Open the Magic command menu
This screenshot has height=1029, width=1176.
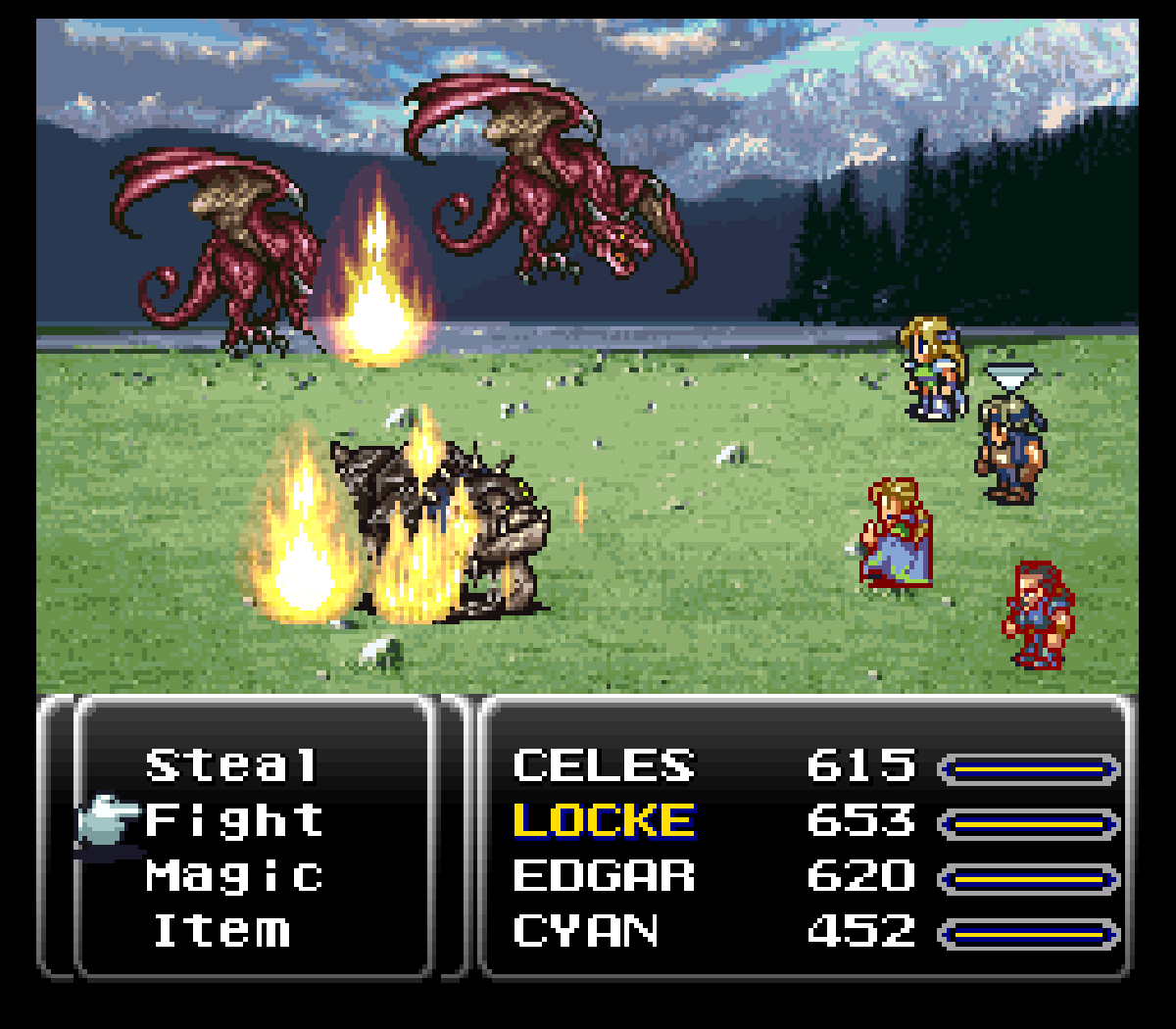click(x=234, y=876)
